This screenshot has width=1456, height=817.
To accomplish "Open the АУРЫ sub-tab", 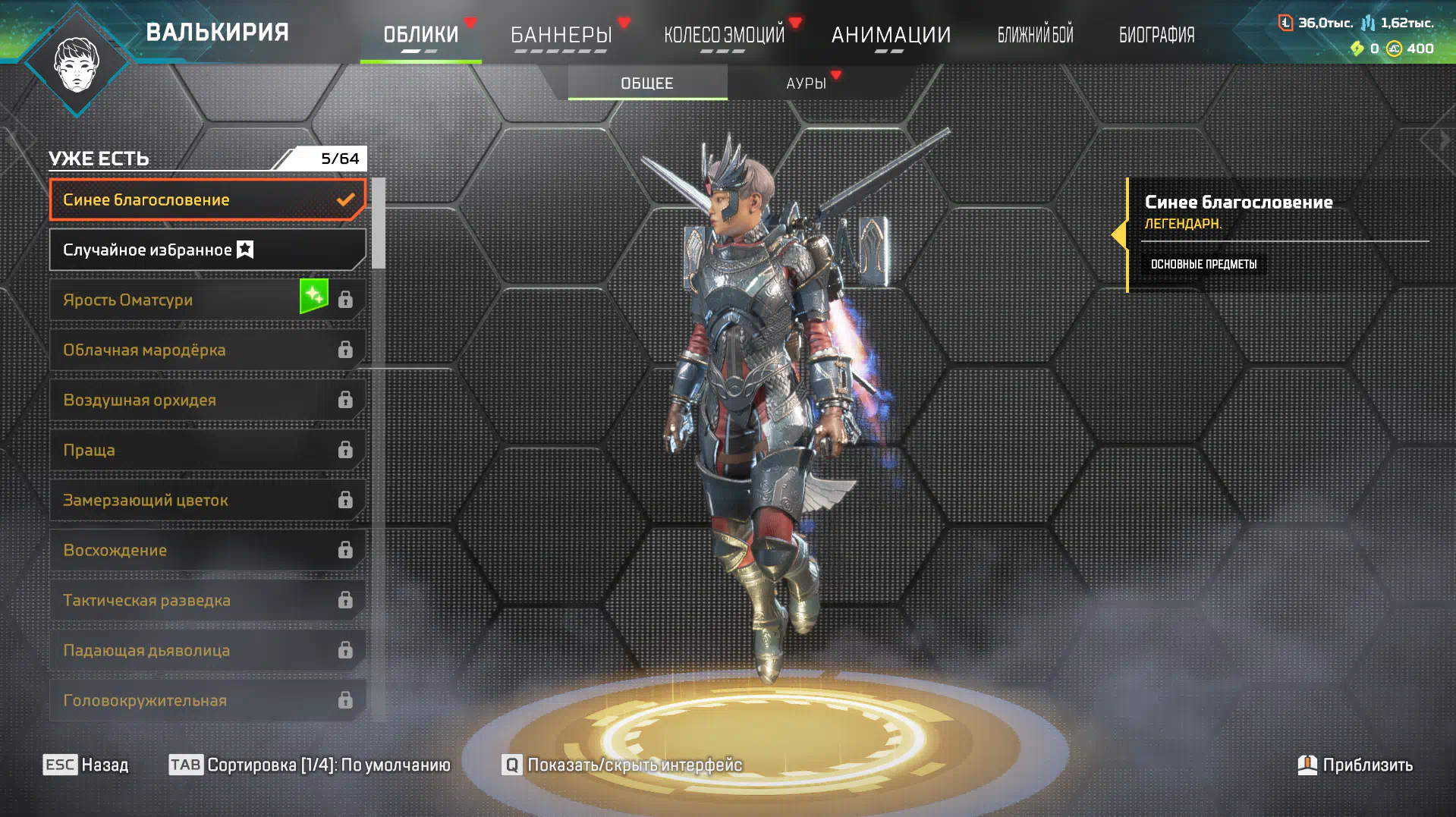I will click(806, 83).
